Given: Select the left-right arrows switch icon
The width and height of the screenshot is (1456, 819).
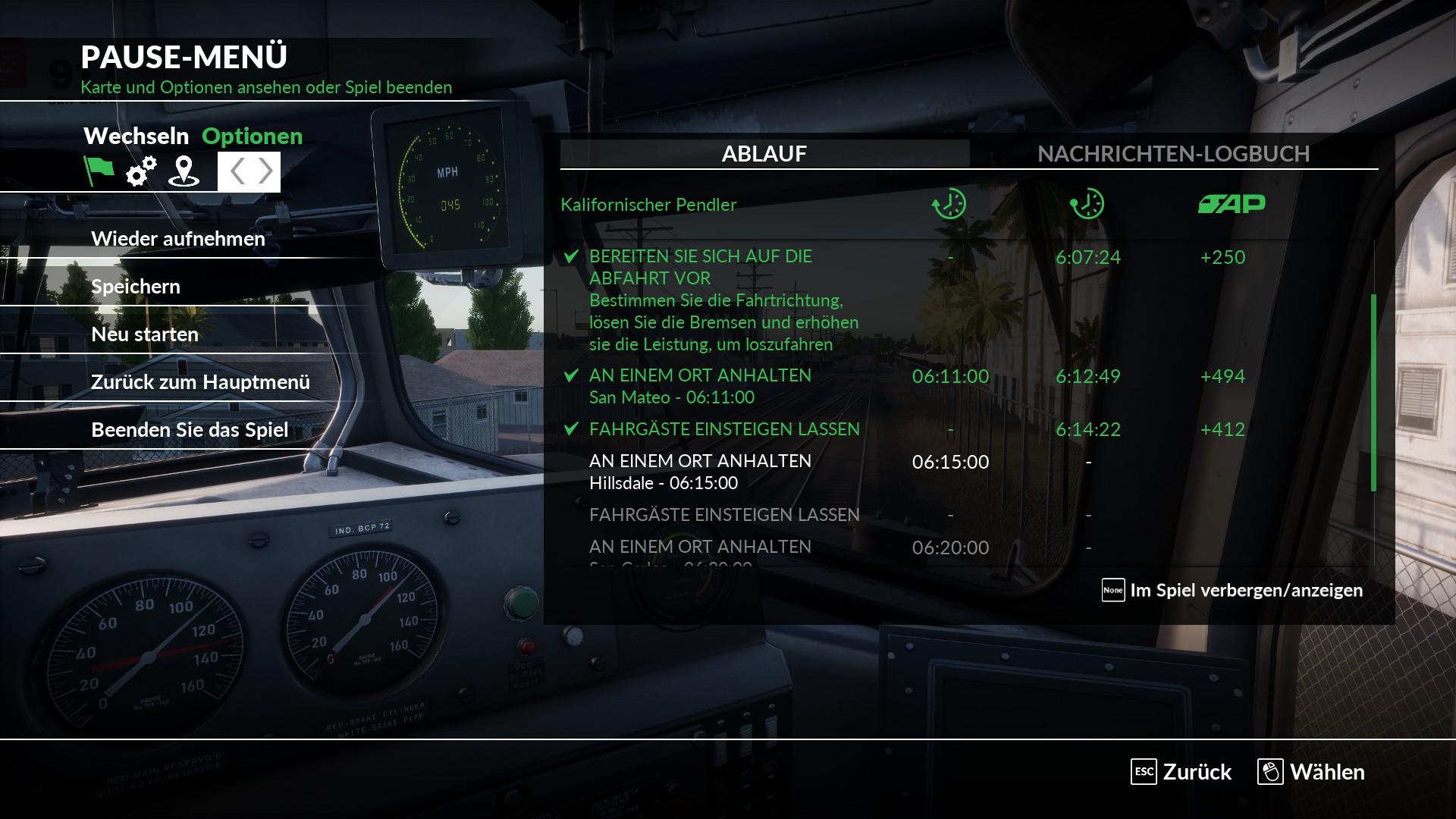Looking at the screenshot, I should (x=249, y=171).
